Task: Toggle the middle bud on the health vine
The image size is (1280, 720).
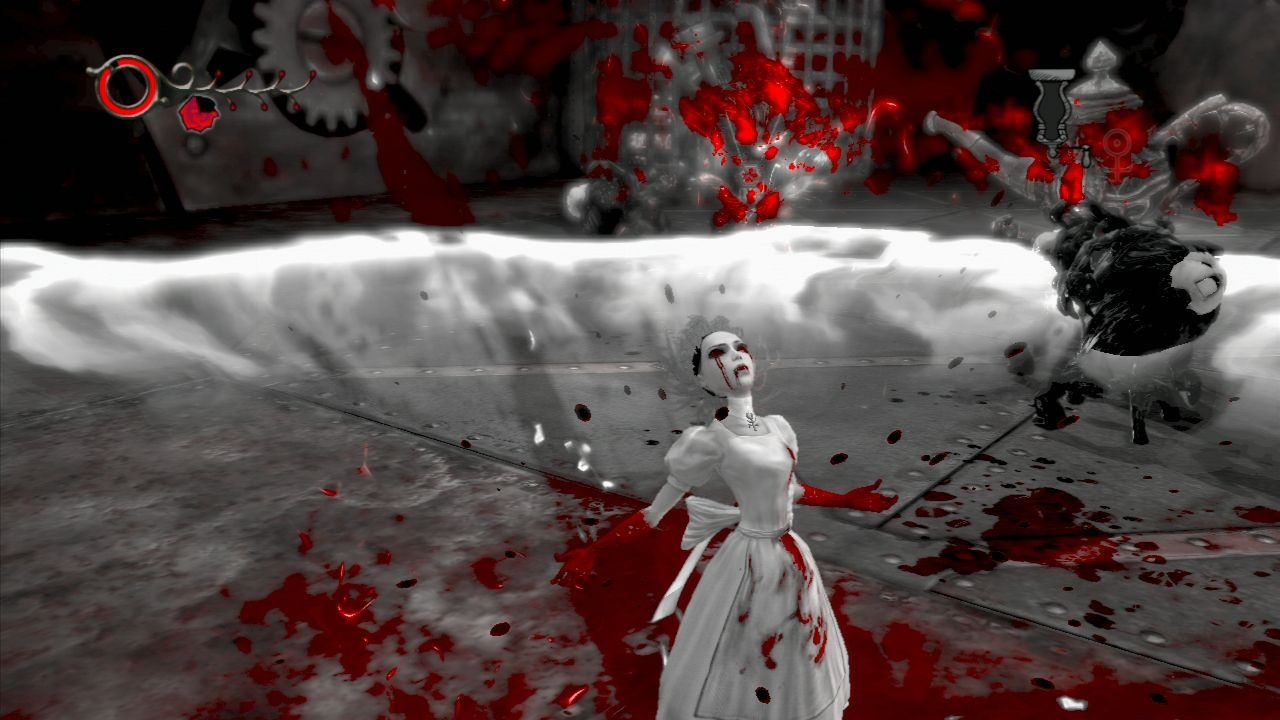Action: 264,106
